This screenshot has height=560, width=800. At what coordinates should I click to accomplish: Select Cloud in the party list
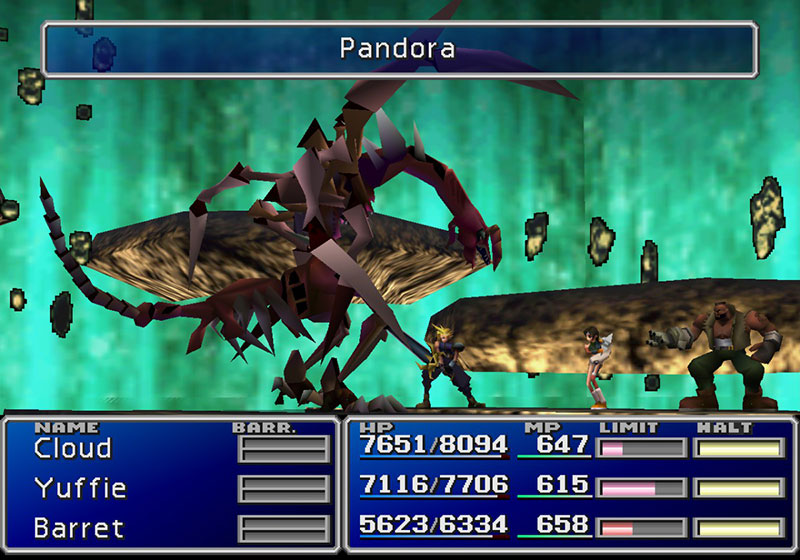72,448
